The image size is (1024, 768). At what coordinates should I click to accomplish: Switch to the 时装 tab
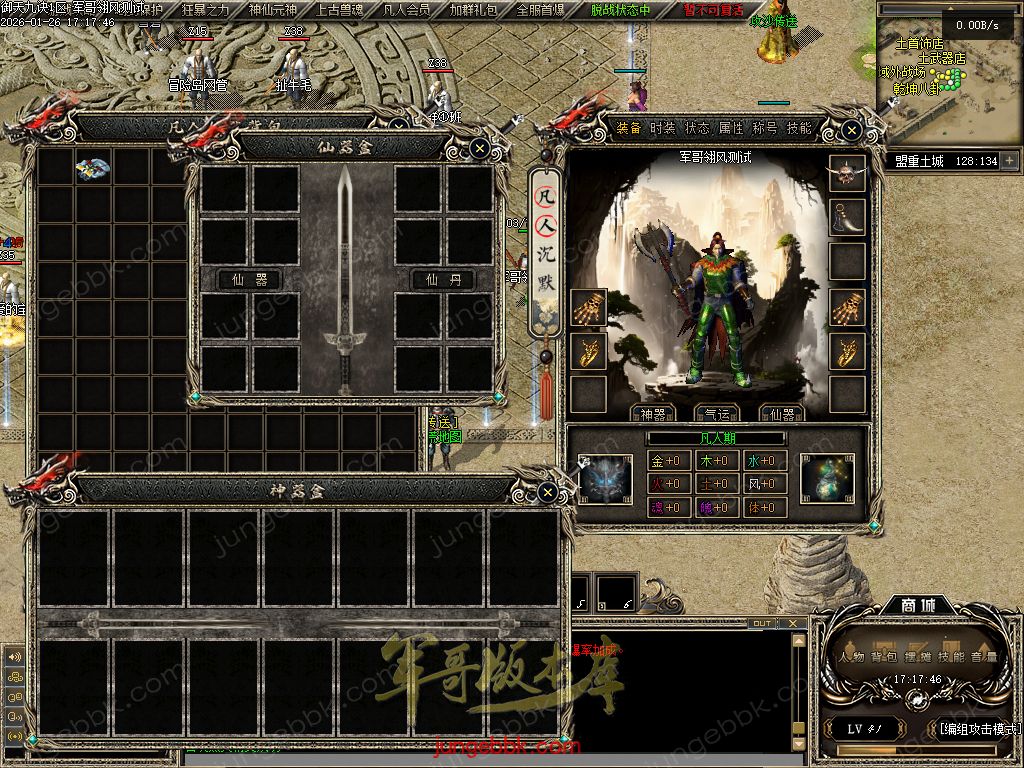[x=663, y=128]
